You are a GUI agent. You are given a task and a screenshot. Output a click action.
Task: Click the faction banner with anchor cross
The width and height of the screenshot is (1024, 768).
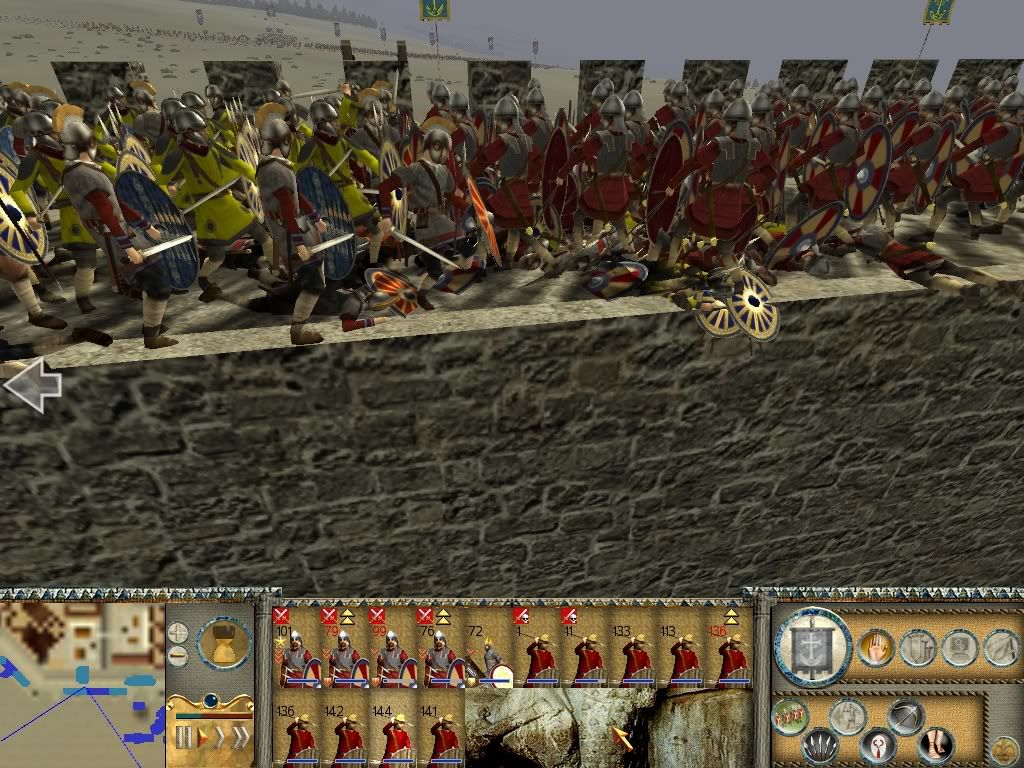(813, 646)
